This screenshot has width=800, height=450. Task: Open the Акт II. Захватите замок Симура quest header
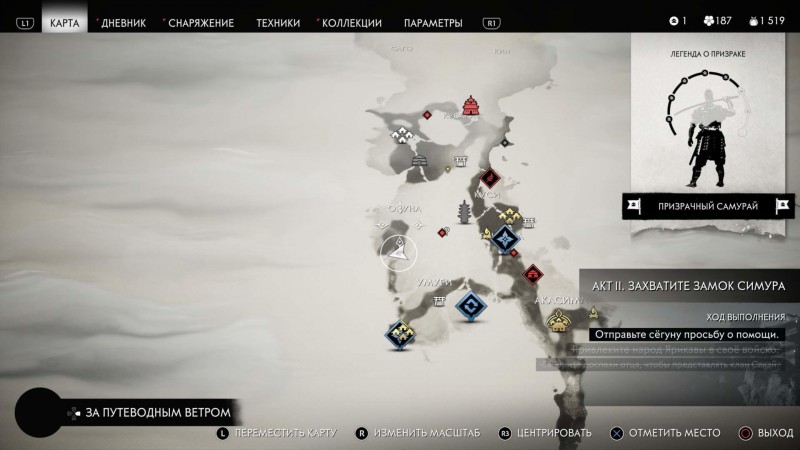click(692, 285)
